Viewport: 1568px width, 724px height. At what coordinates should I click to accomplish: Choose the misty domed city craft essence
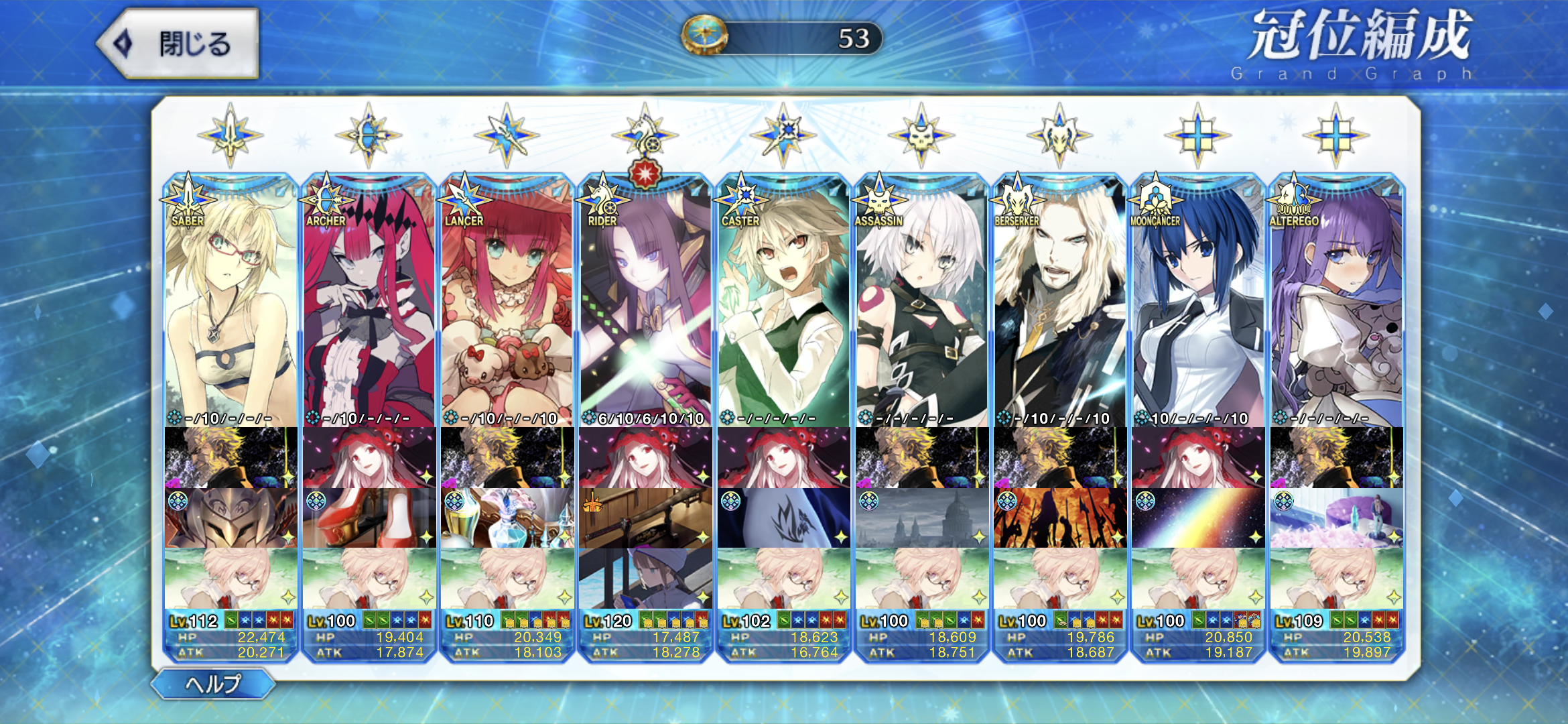(921, 518)
